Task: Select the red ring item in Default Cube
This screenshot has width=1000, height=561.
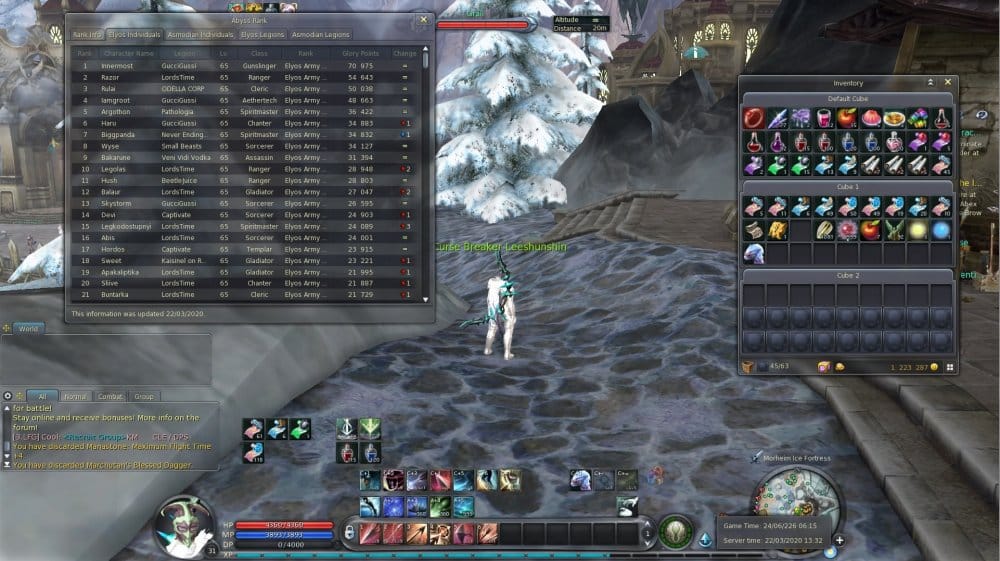Action: click(x=753, y=118)
